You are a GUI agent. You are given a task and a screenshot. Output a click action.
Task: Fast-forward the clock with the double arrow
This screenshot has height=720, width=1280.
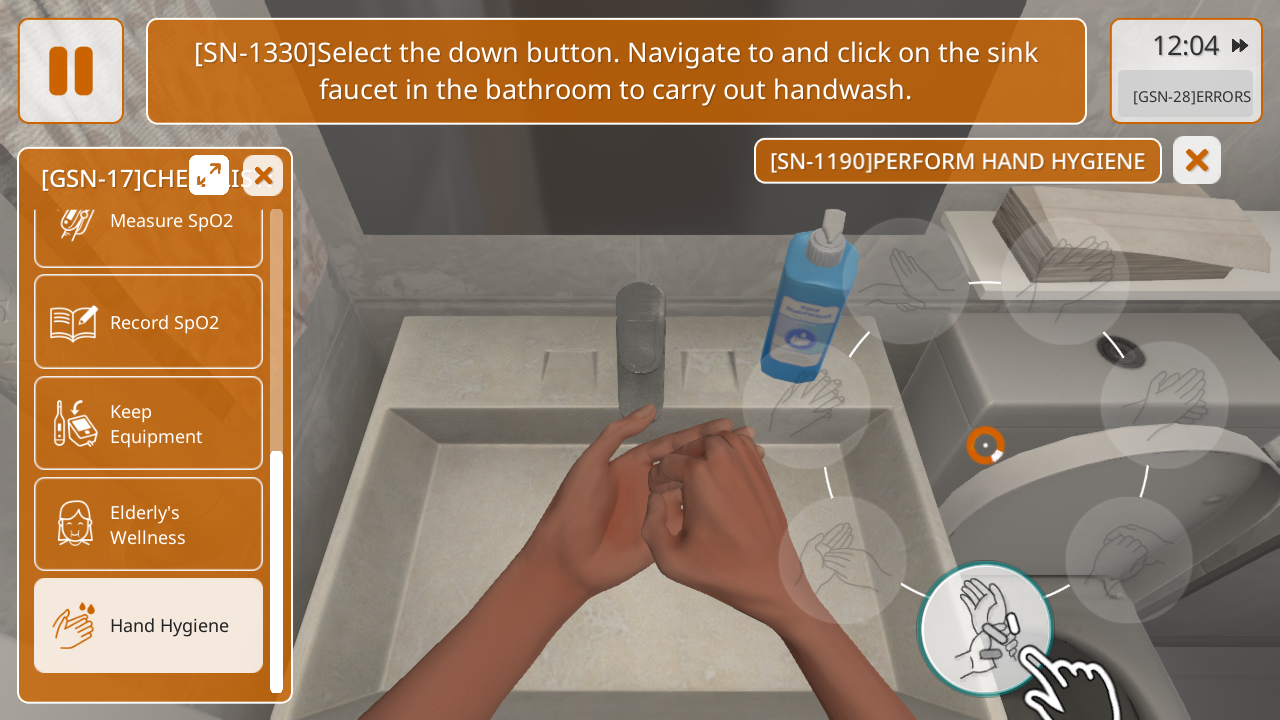[1240, 45]
